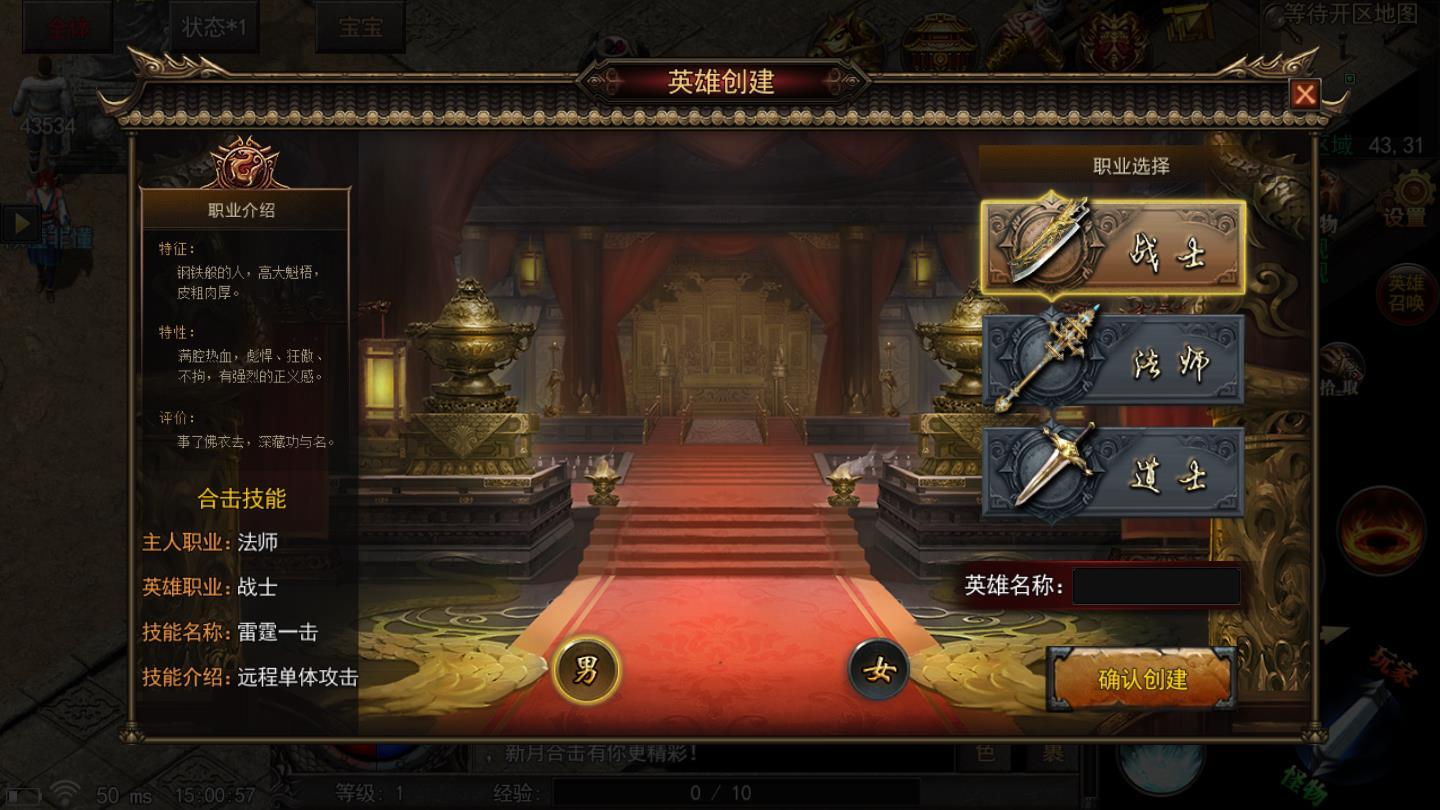Confirm creation with 确认创建 button
This screenshot has height=810, width=1440.
pos(1142,680)
